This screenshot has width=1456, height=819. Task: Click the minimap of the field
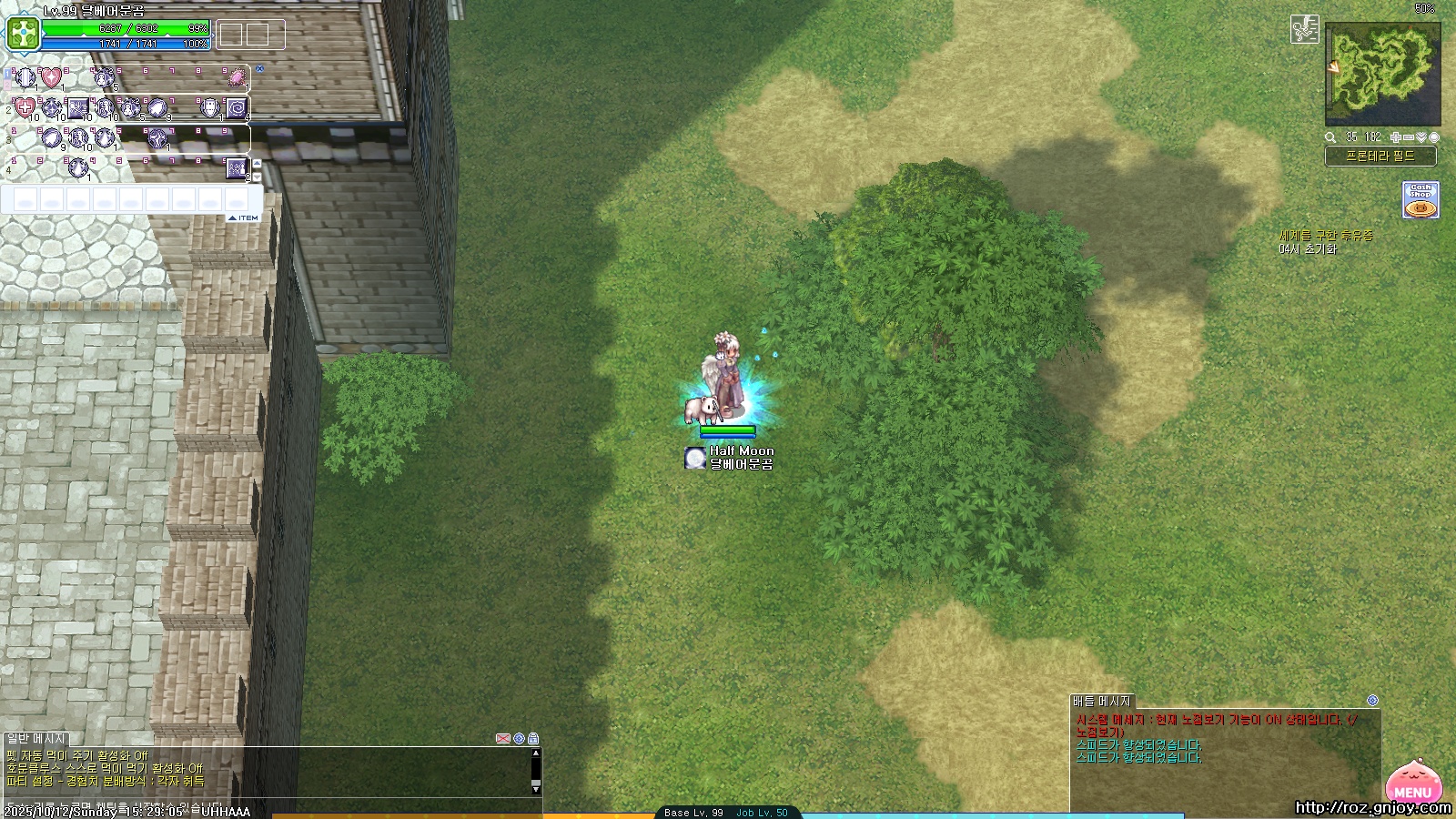(1382, 73)
